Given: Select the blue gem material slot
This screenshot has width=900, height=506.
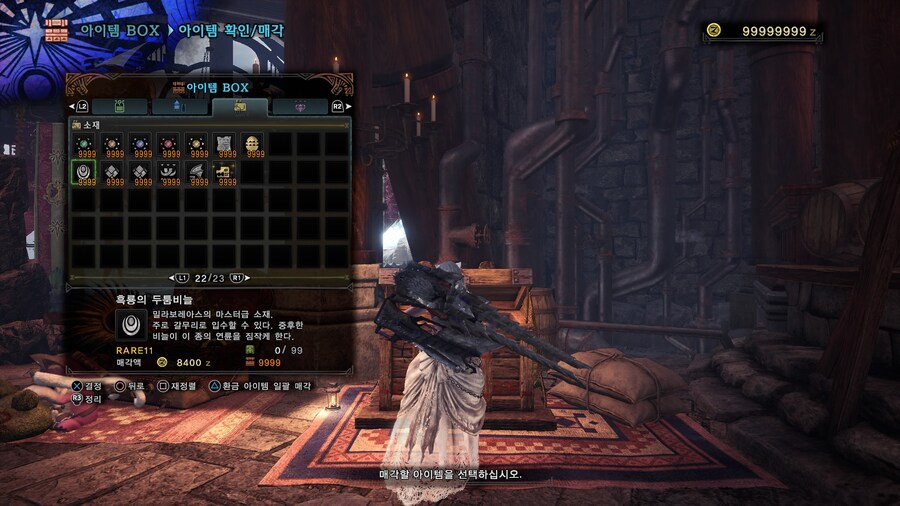Looking at the screenshot, I should 141,146.
